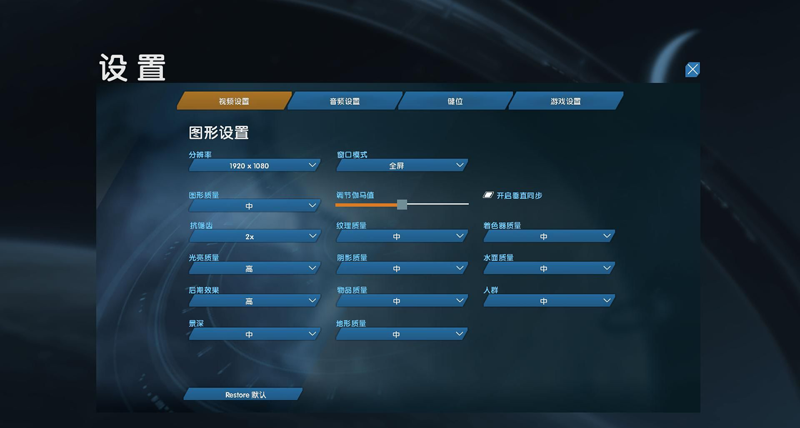This screenshot has height=428, width=800.
Task: Open the 阴影质量 shadow quality dropdown
Action: (401, 269)
